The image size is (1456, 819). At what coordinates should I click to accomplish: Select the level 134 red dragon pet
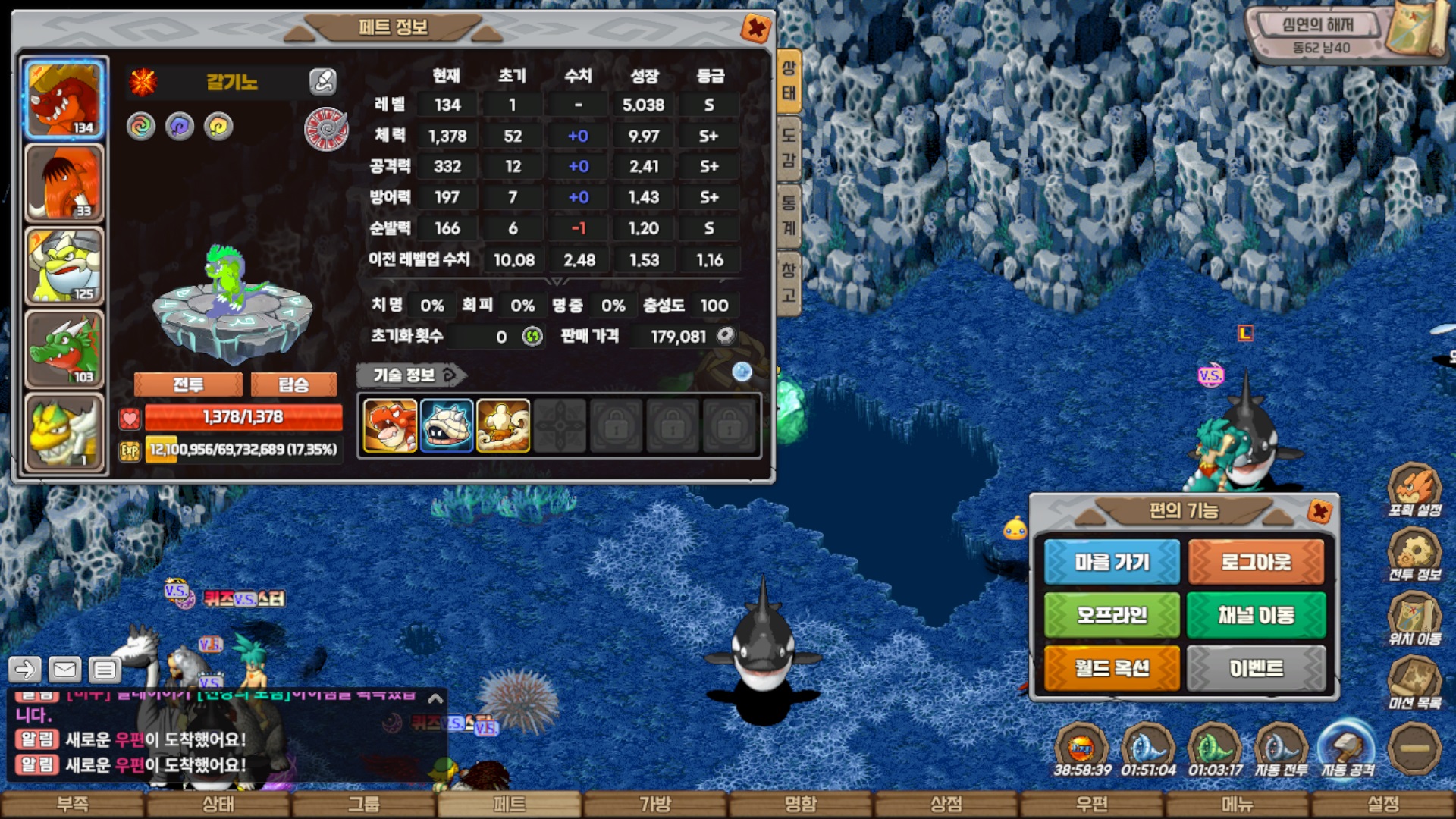click(64, 99)
